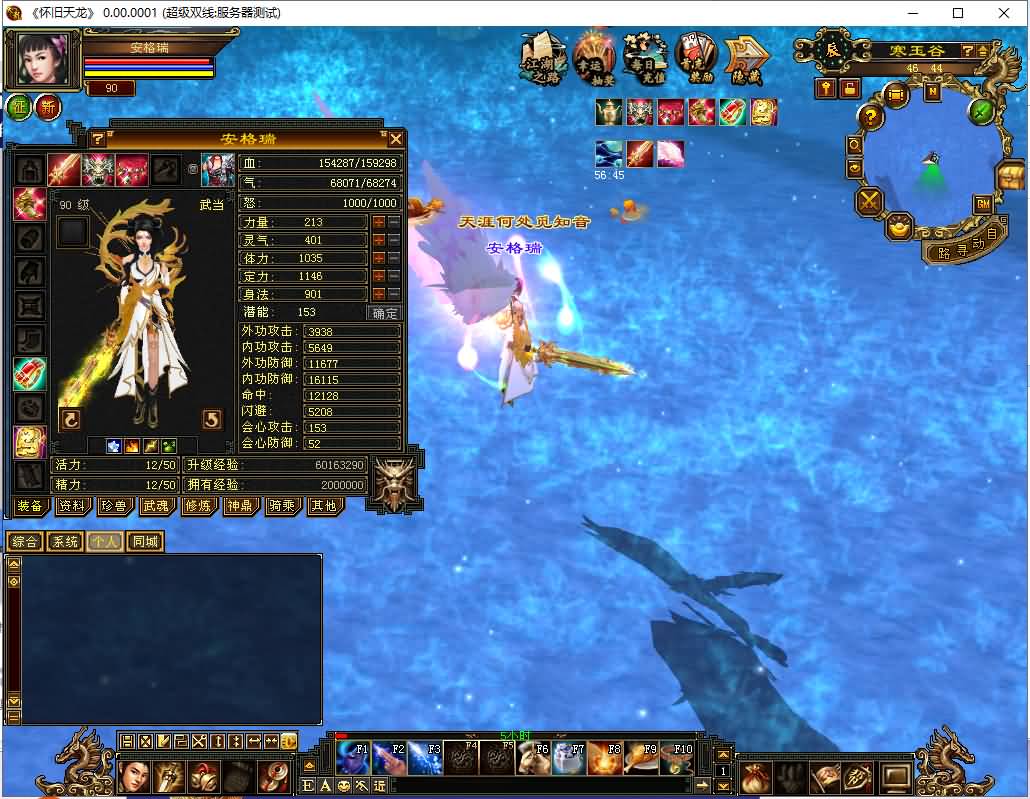Switch to the 资料 tab

tap(71, 506)
